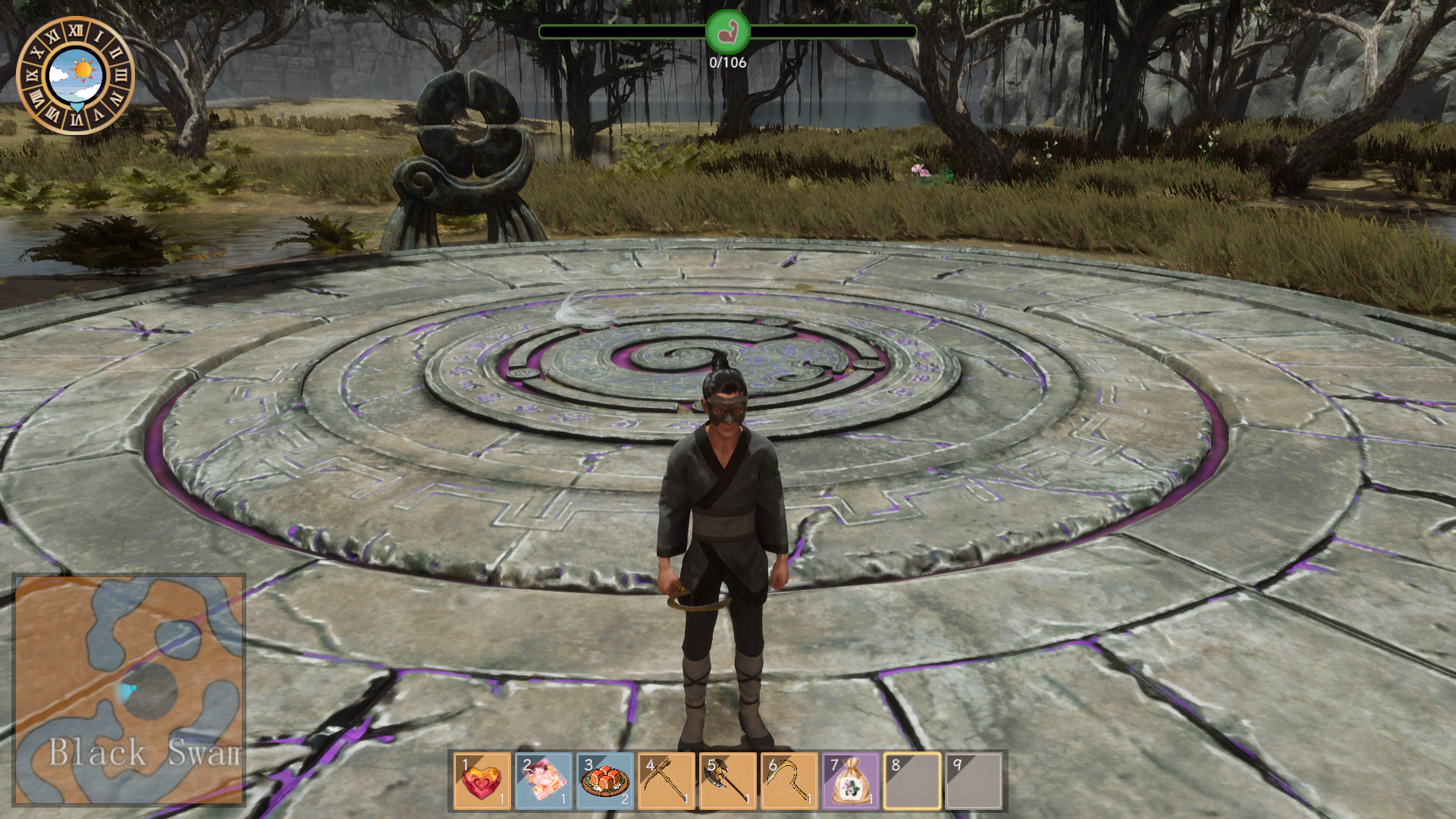Equip the battle axe in slot 5
This screenshot has width=1456, height=819.
tap(728, 781)
